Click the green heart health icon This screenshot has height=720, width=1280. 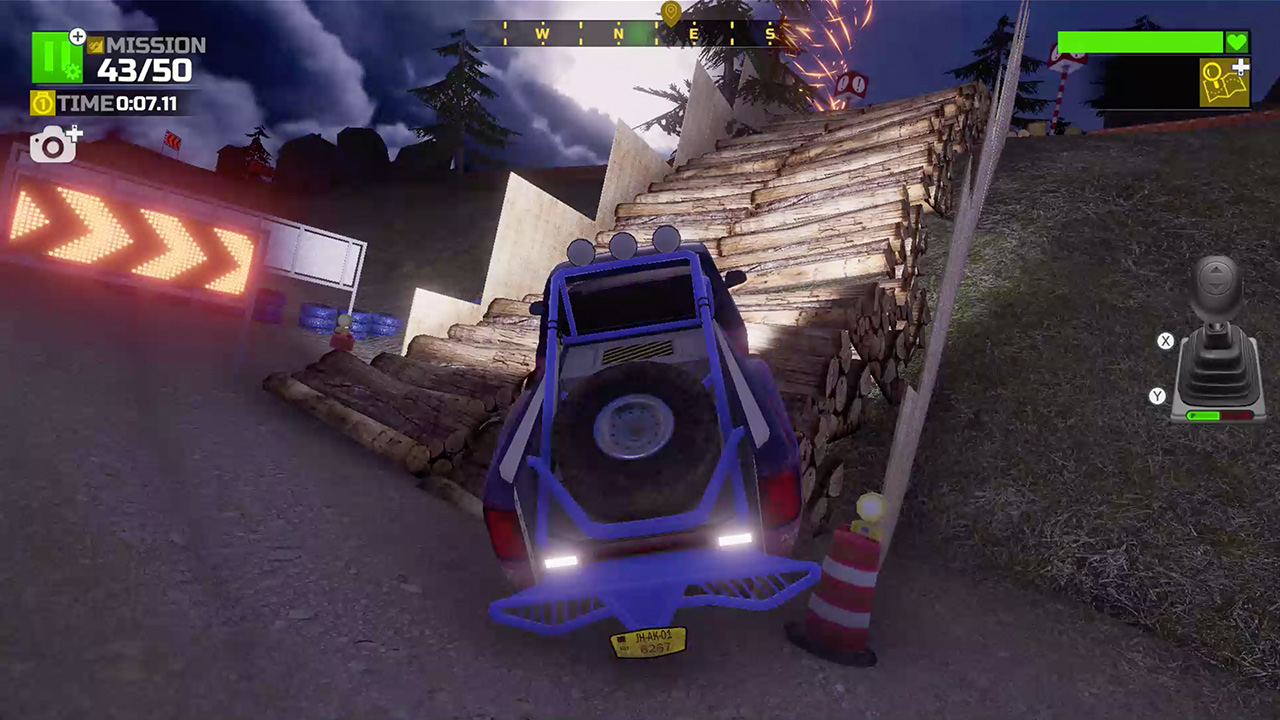[x=1237, y=42]
